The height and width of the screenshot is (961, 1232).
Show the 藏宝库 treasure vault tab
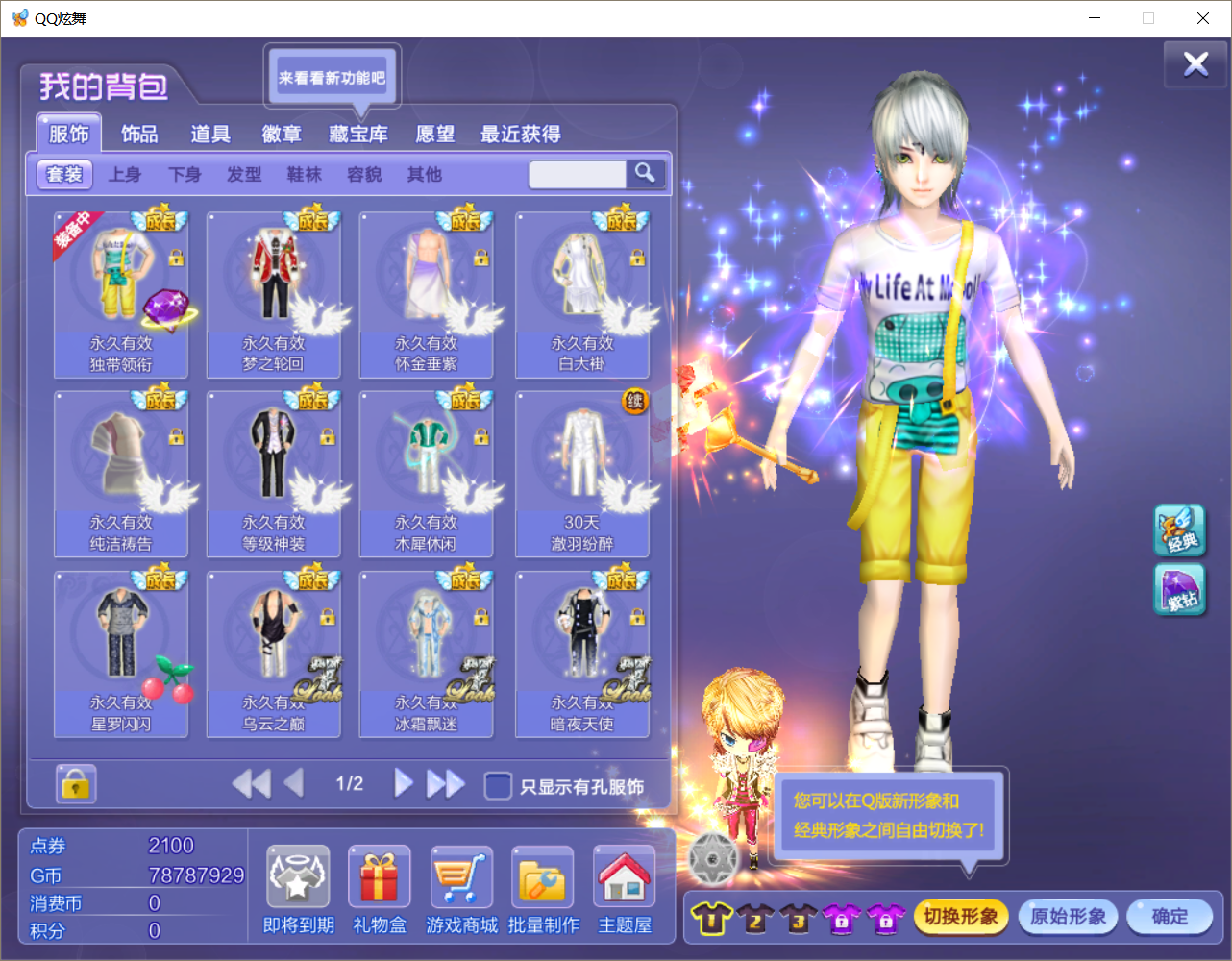(x=358, y=135)
